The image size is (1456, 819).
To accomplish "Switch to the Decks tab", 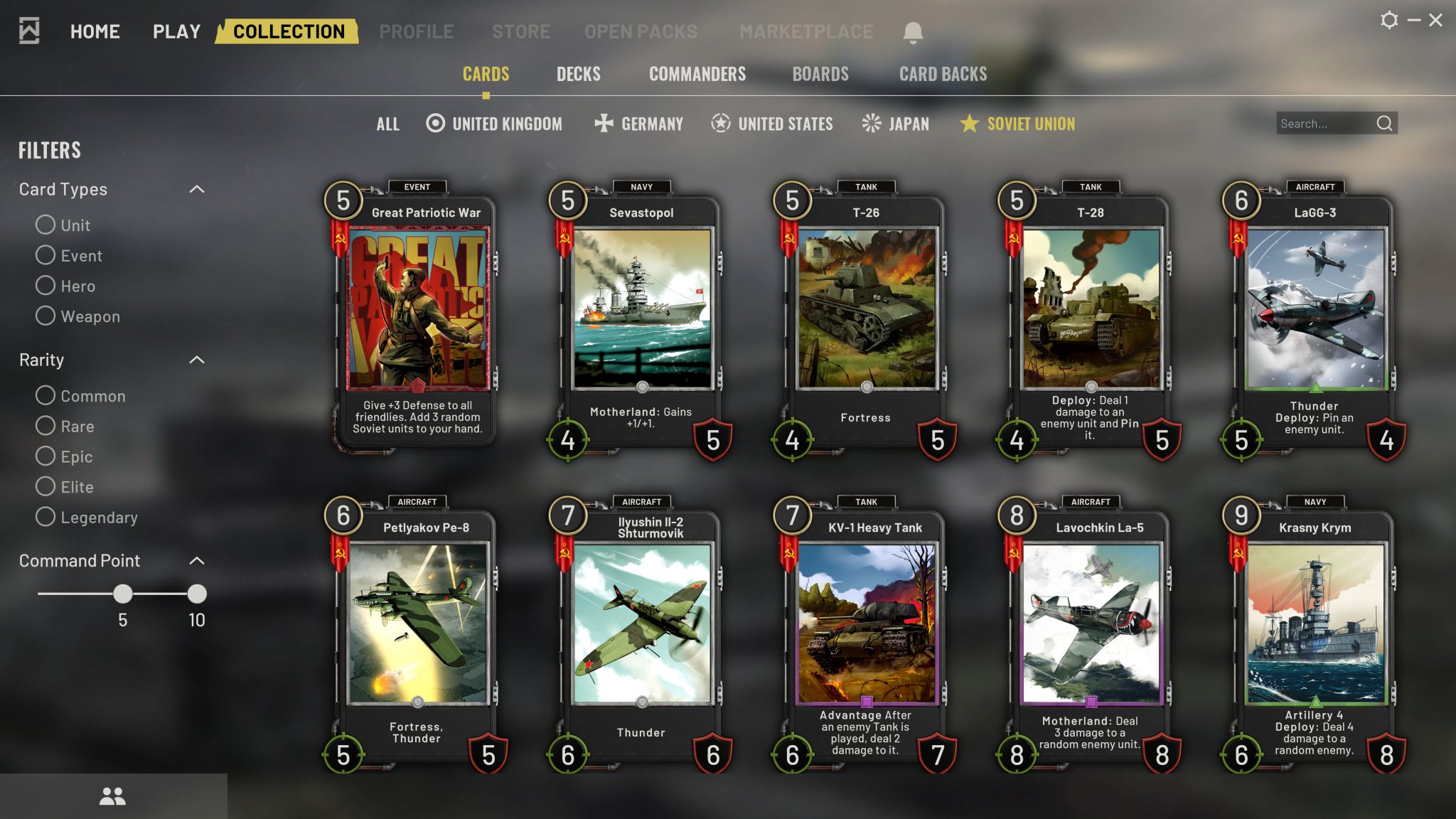I will click(x=578, y=73).
